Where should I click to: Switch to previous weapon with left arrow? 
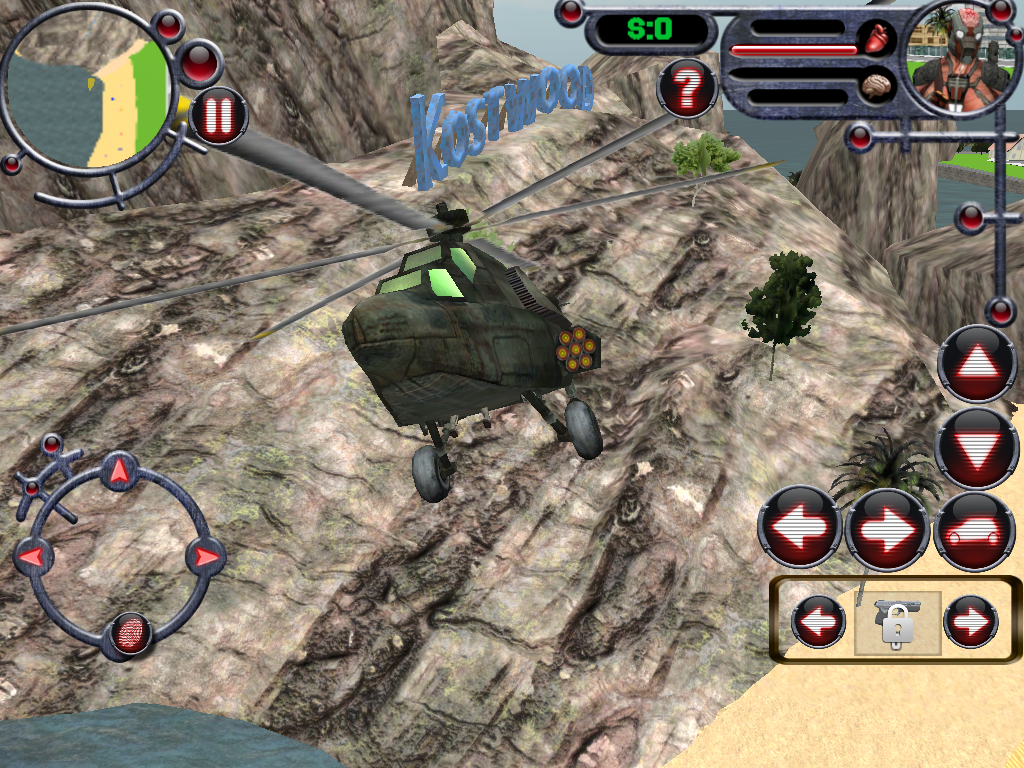tap(818, 622)
